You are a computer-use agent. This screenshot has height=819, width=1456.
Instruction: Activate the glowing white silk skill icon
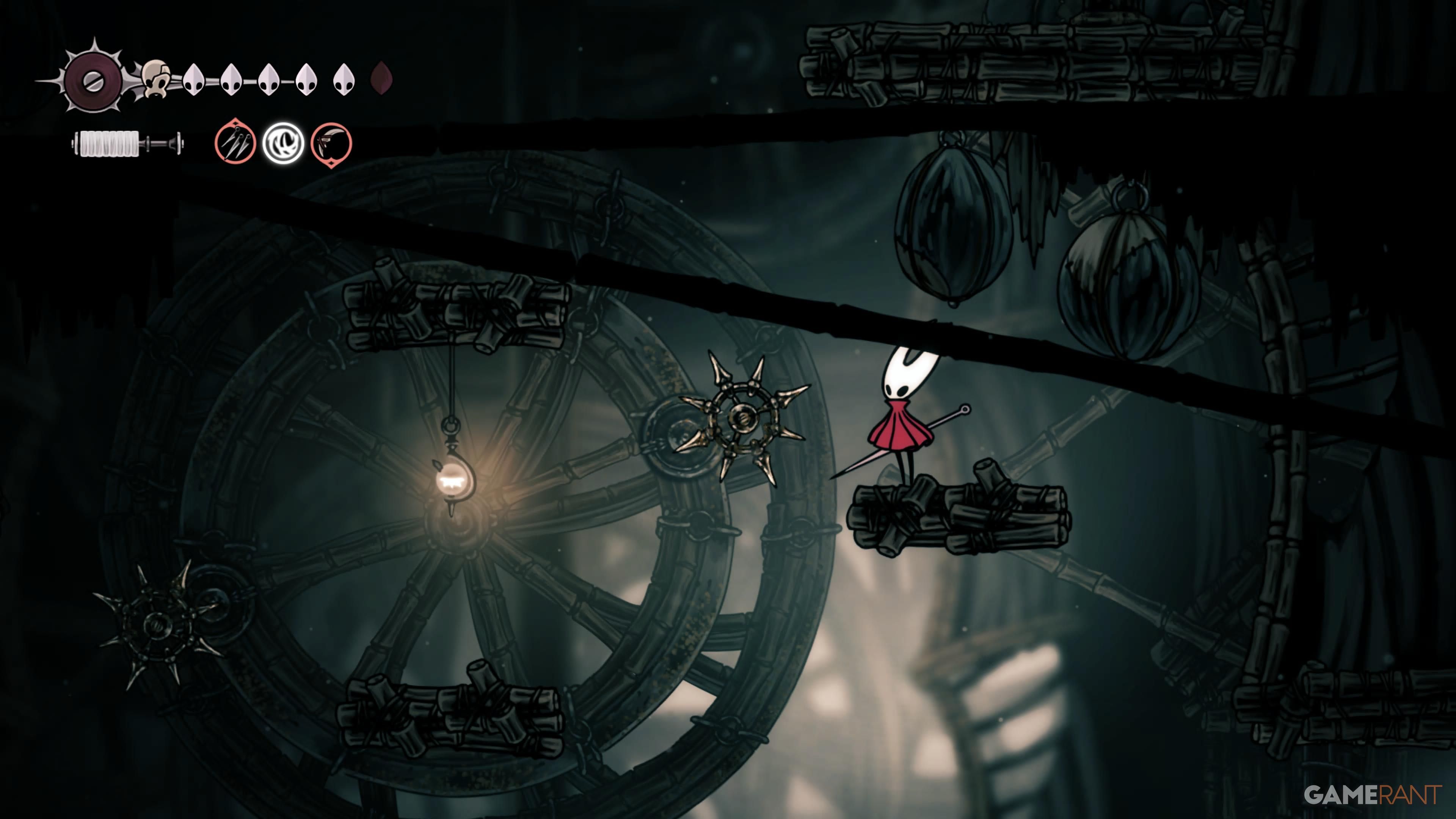pyautogui.click(x=282, y=144)
